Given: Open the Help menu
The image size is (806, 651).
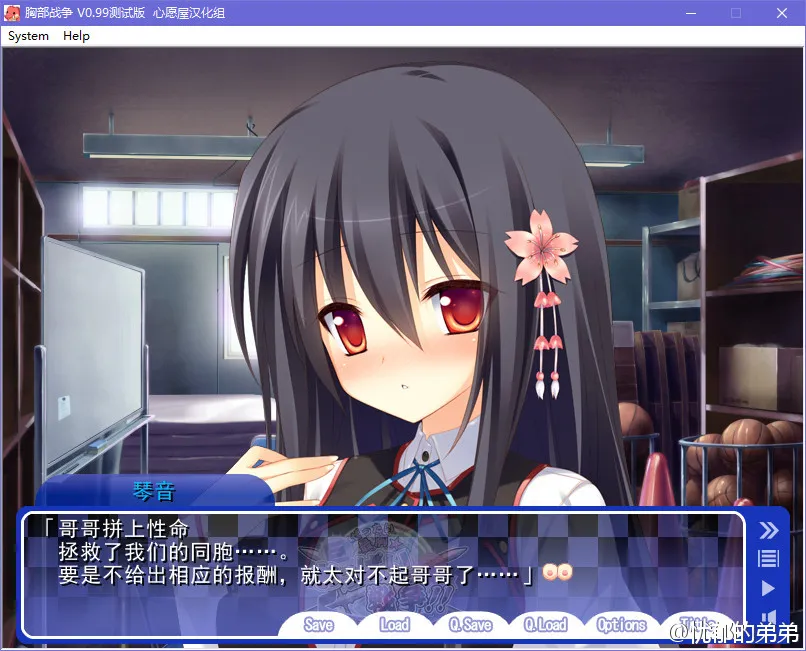Looking at the screenshot, I should tap(76, 35).
